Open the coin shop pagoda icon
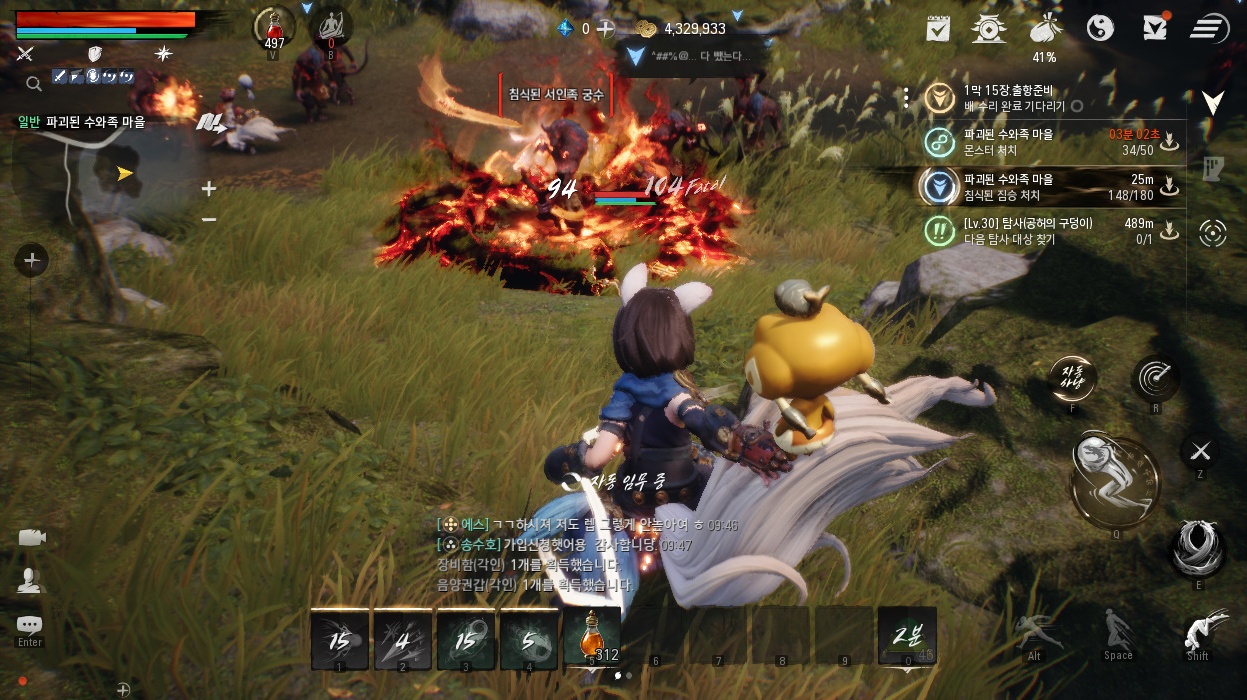1247x700 pixels. tap(989, 28)
